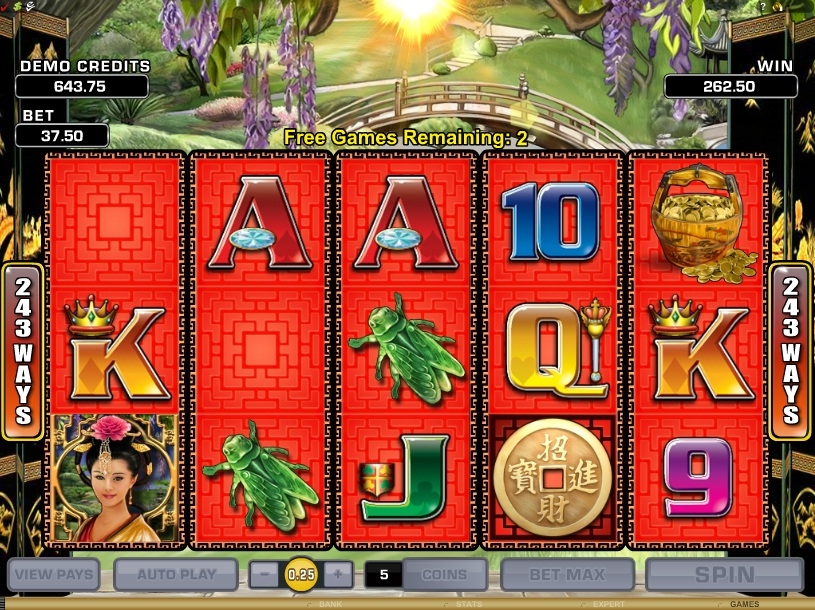The width and height of the screenshot is (815, 610).
Task: Hit the Spin button
Action: tap(724, 575)
